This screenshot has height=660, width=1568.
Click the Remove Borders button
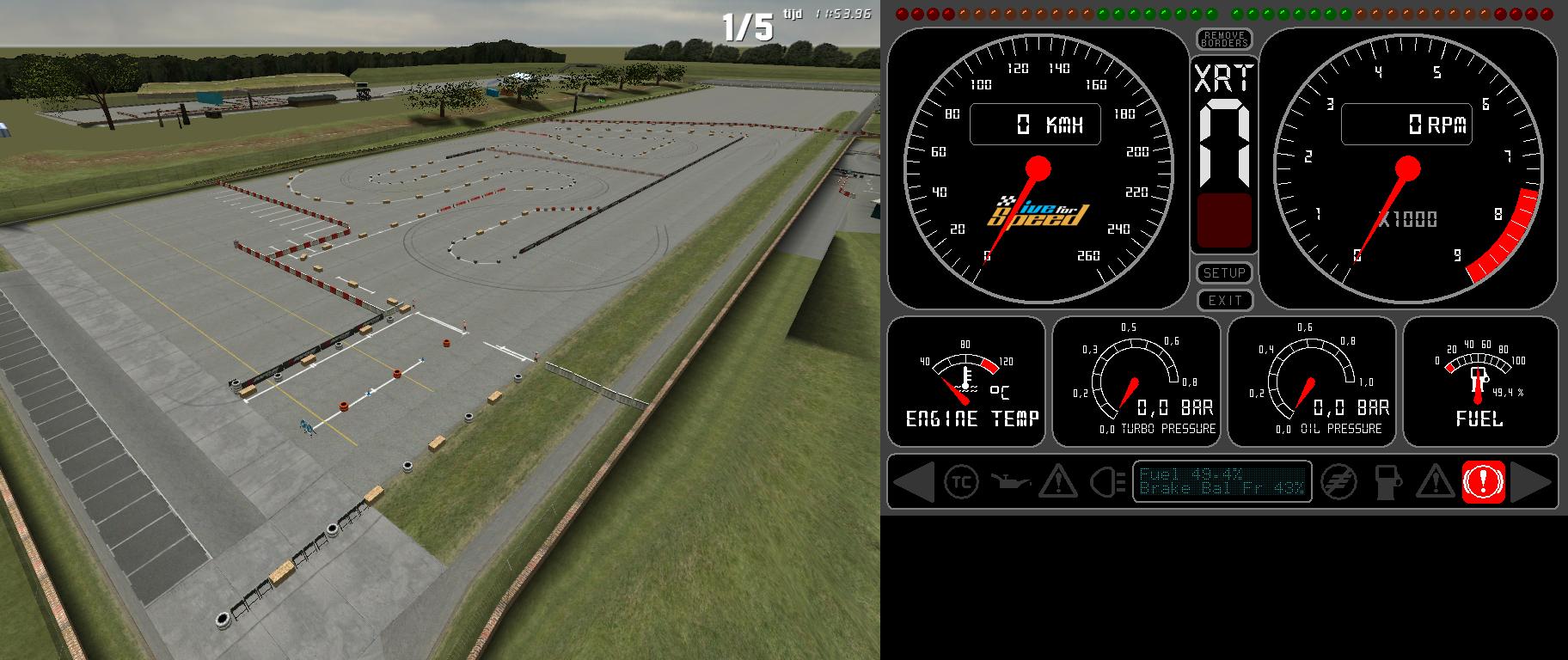[x=1224, y=40]
